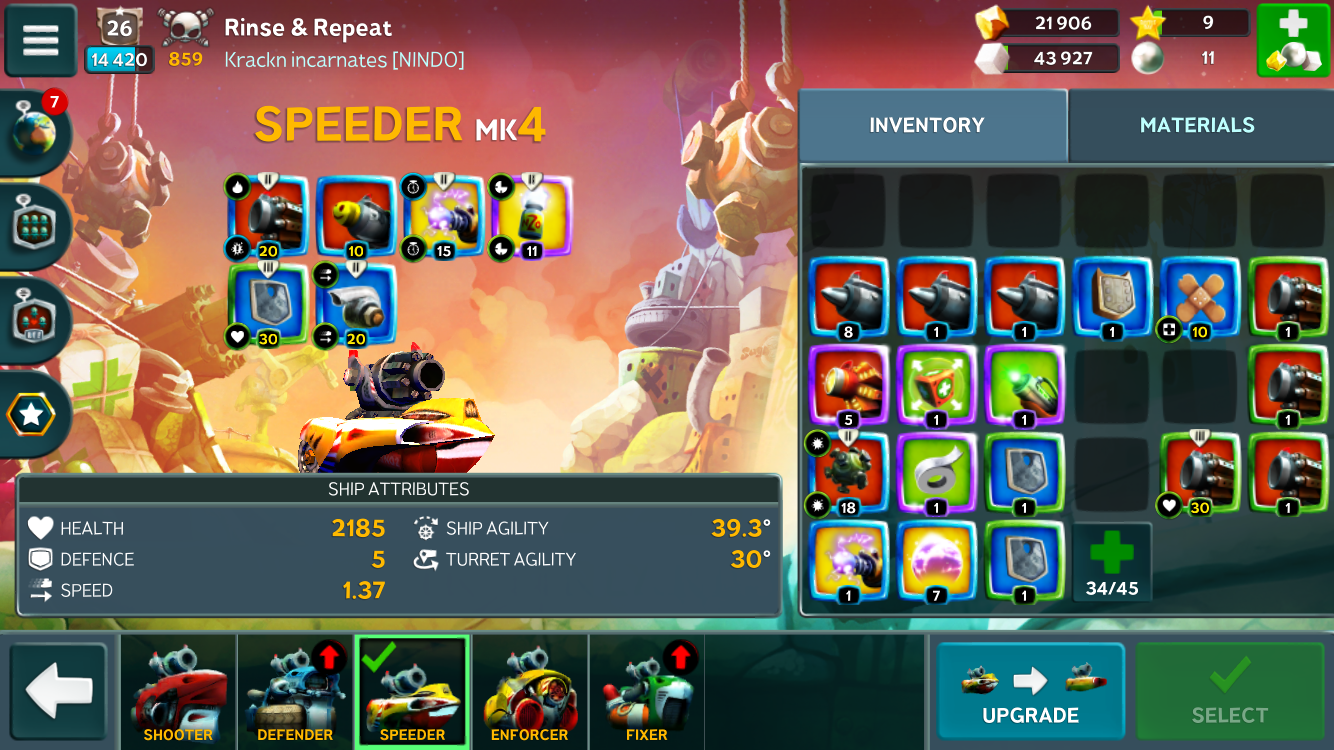Viewport: 1334px width, 750px height.
Task: Open the globe icon with 7 notifications
Action: coord(35,131)
